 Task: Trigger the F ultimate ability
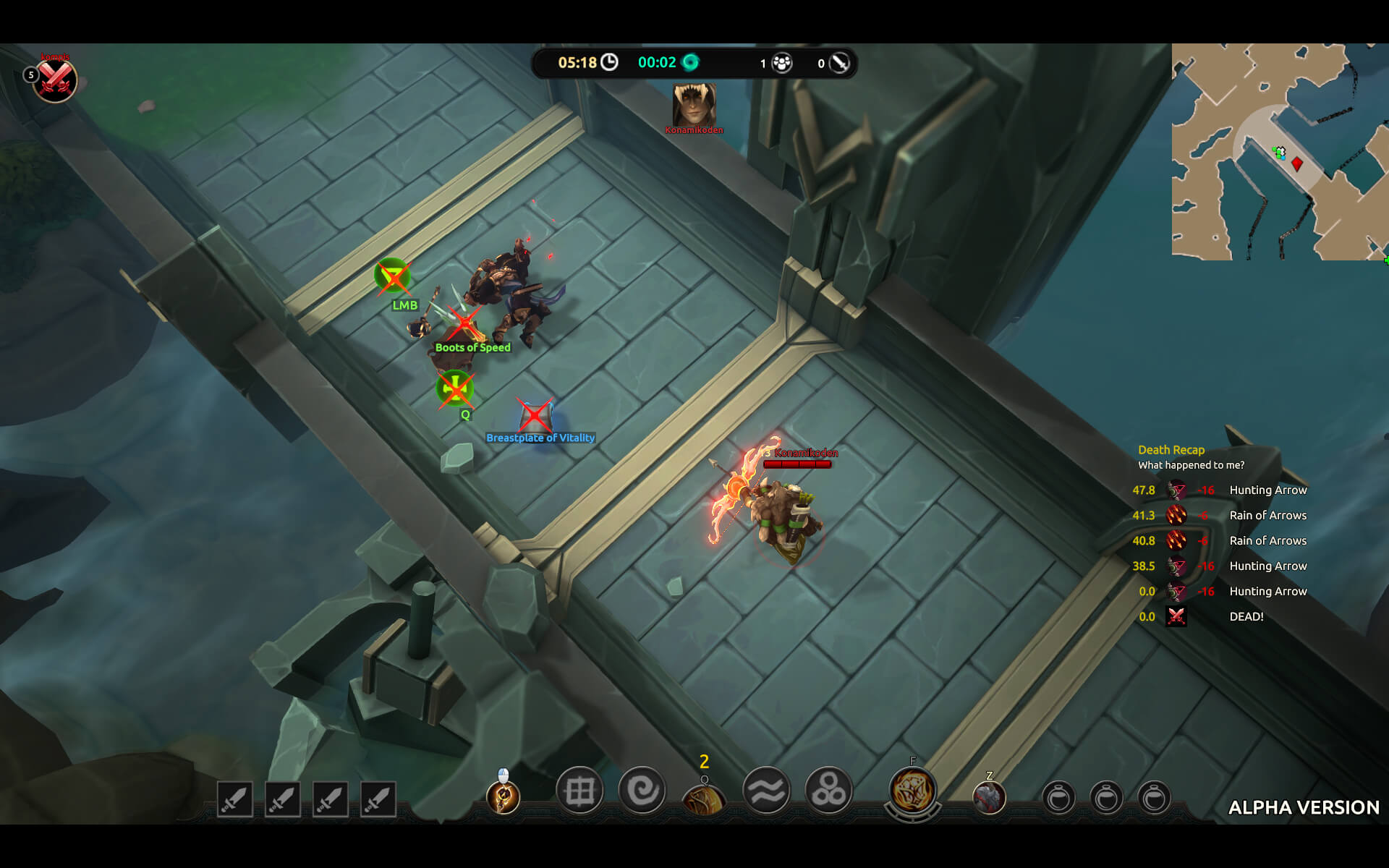click(913, 791)
